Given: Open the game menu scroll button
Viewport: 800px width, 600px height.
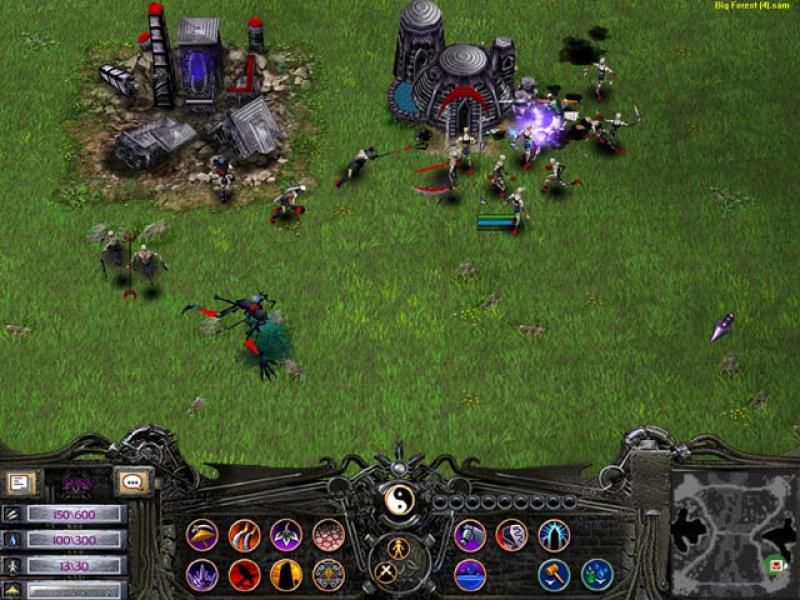Looking at the screenshot, I should click(19, 483).
